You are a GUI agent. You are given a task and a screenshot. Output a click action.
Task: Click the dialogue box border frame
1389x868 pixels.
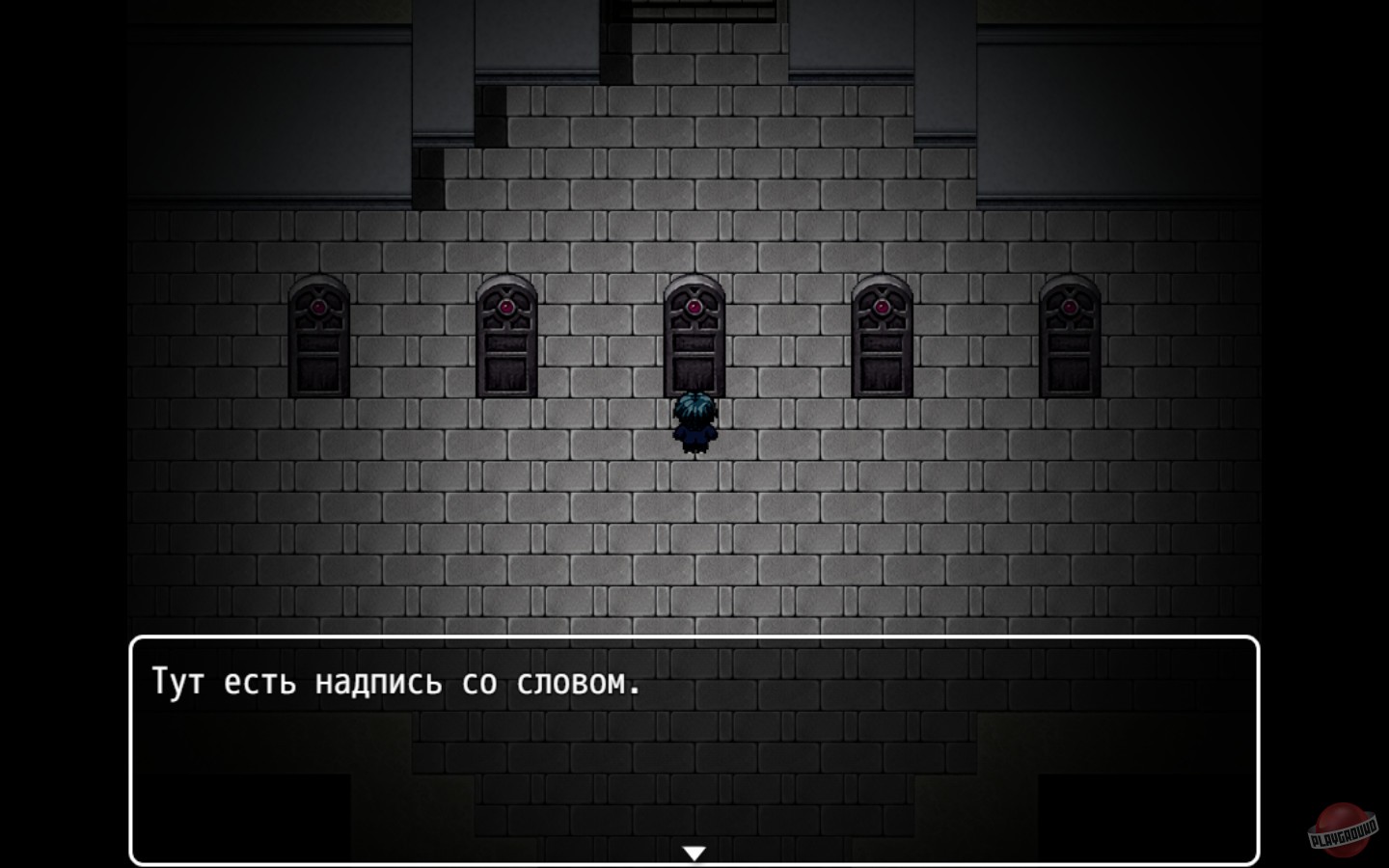point(694,639)
